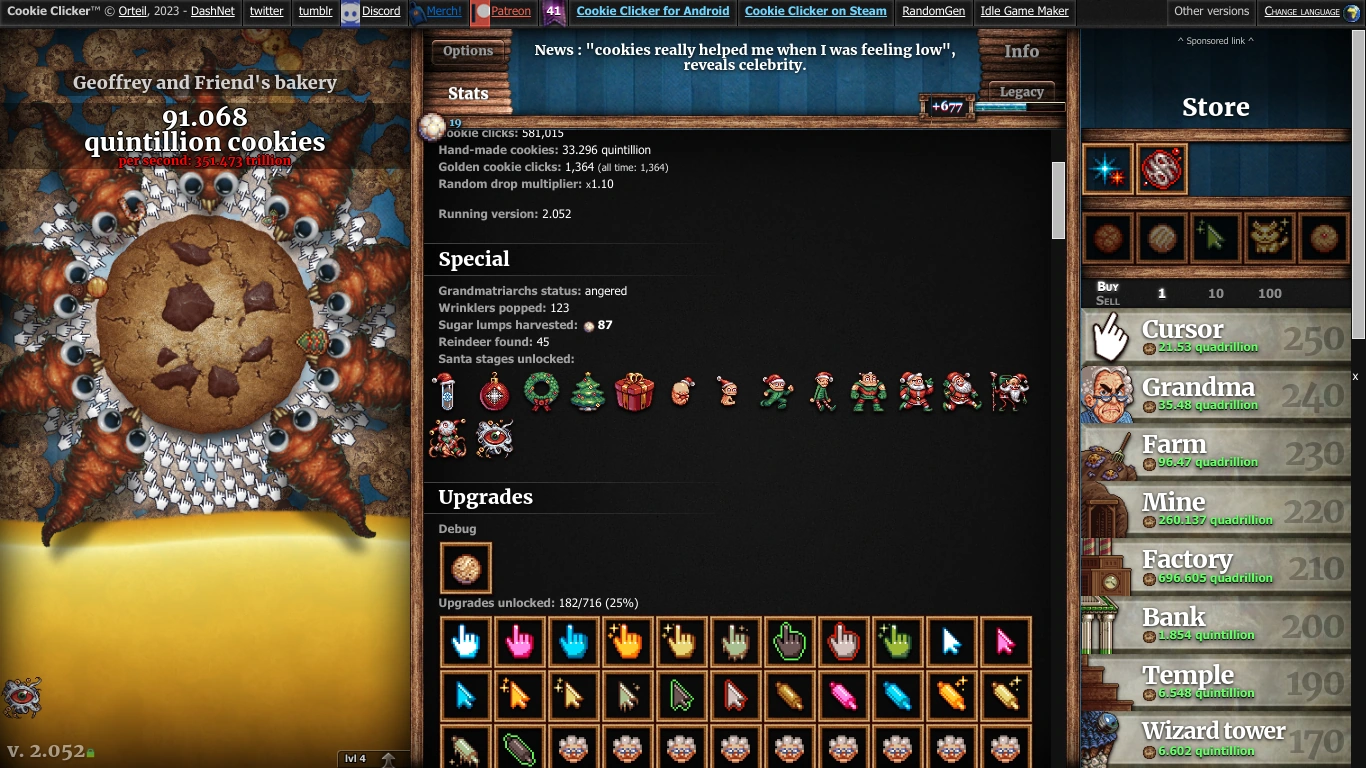Click the sugar lump icon beside harvested count

pyautogui.click(x=589, y=325)
